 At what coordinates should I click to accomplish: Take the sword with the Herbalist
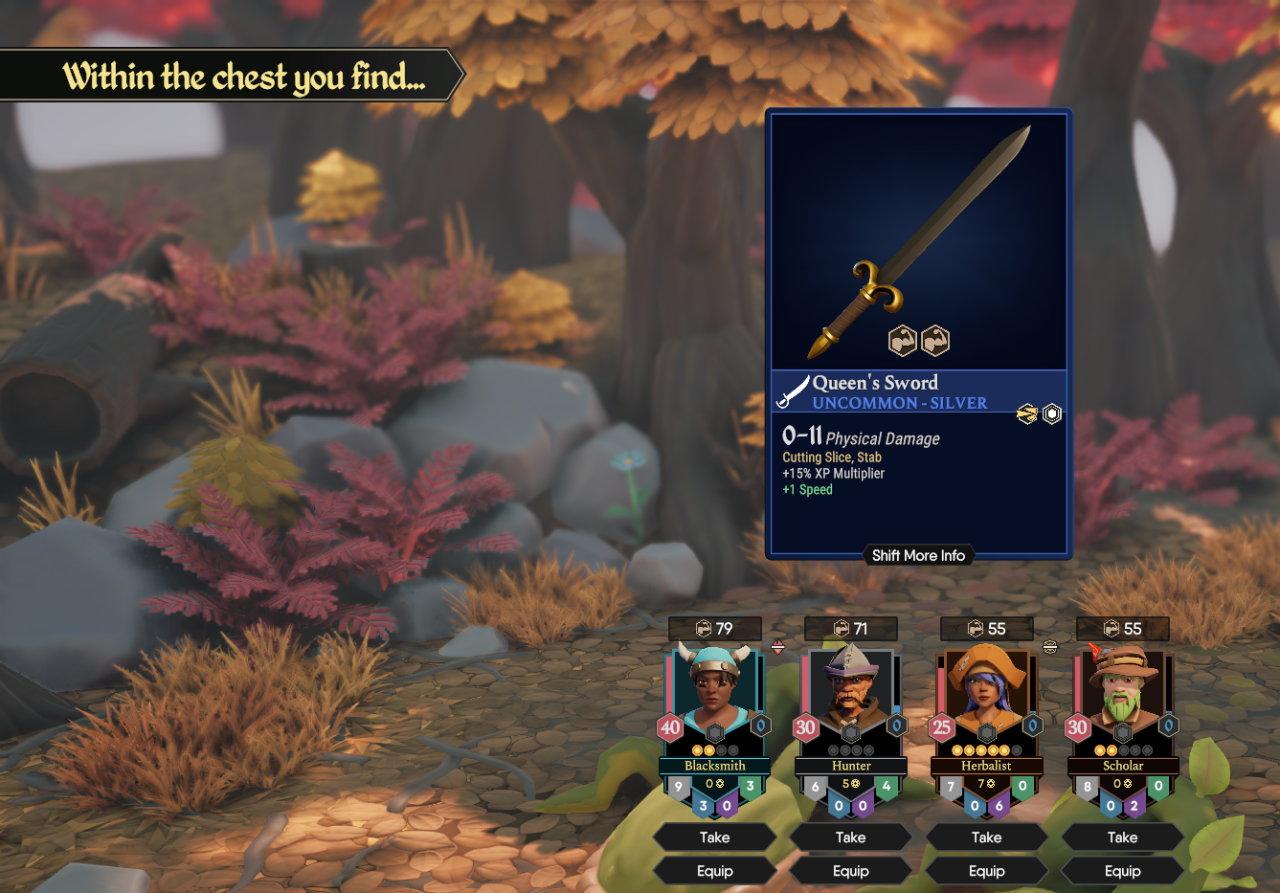pyautogui.click(x=987, y=837)
